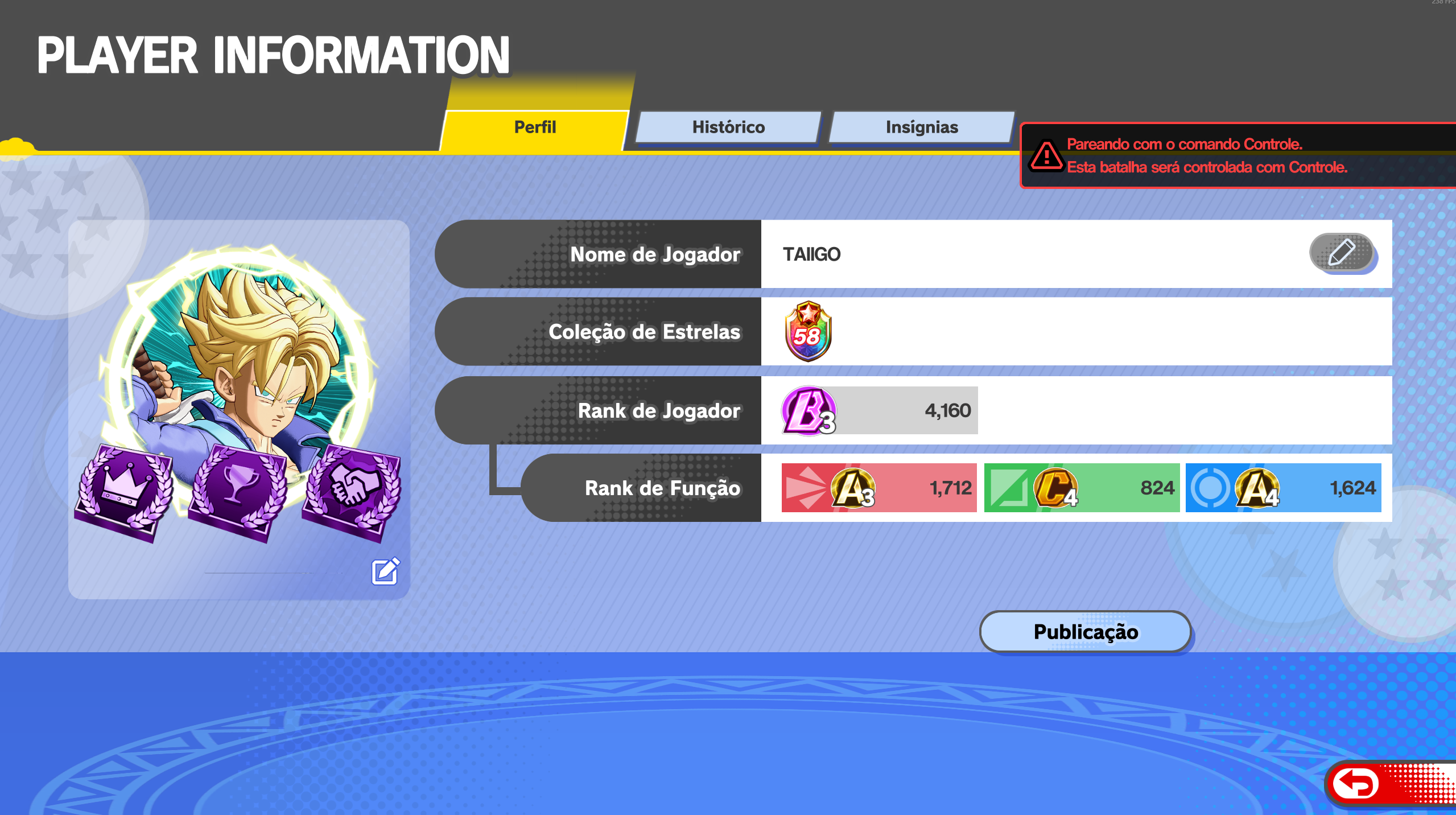Image resolution: width=1456 pixels, height=815 pixels.
Task: Select the purple handshake badge
Action: coord(353,489)
